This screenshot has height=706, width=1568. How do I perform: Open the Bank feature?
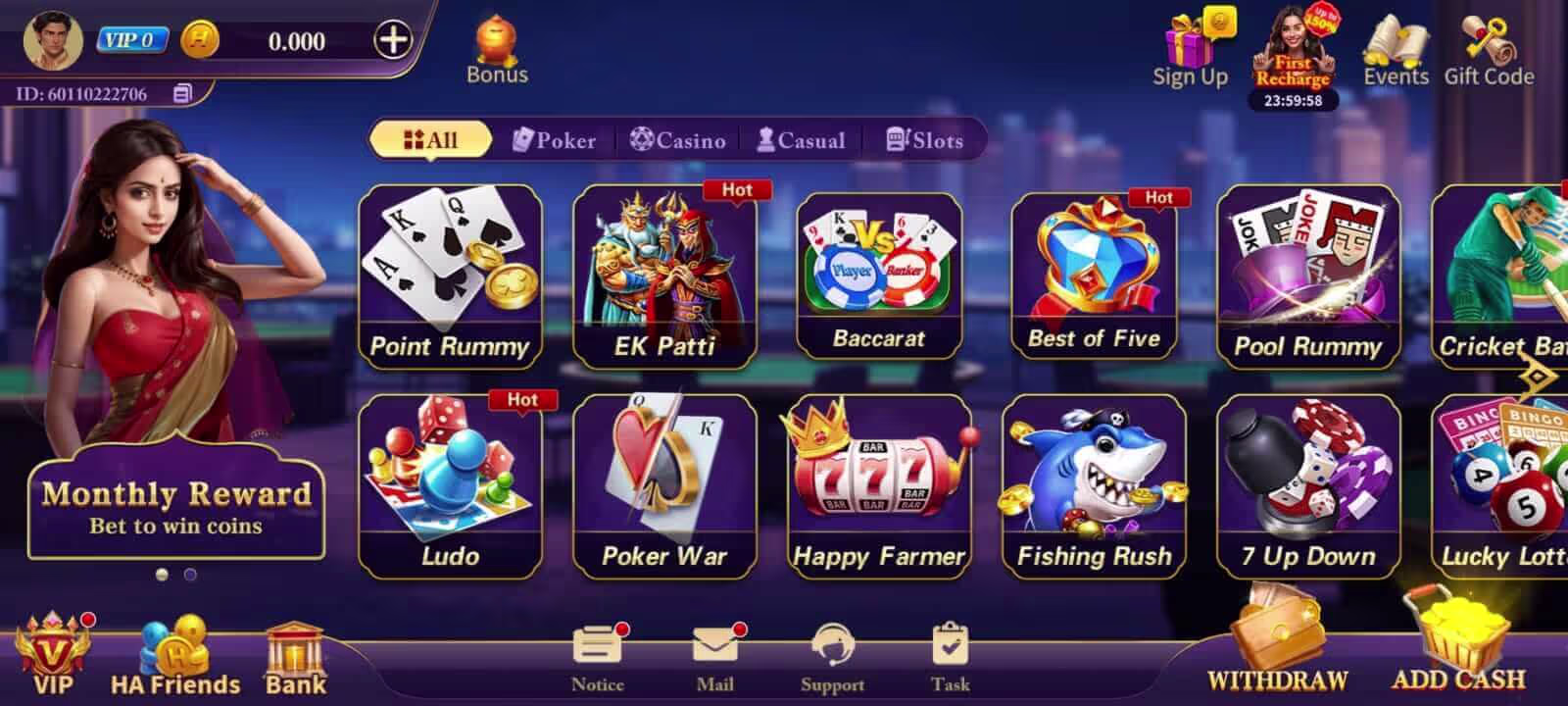294,647
